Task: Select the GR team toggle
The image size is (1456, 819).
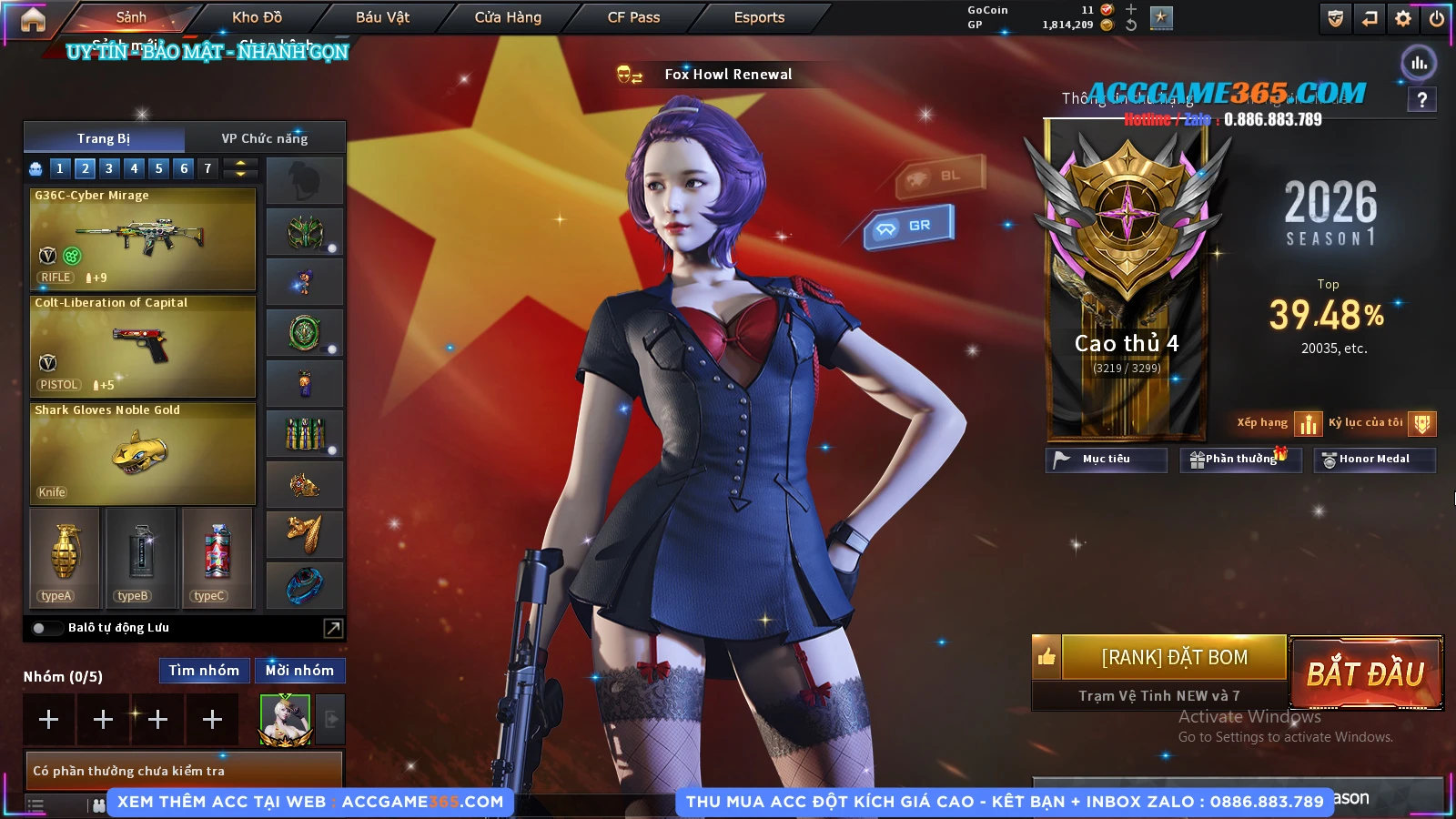Action: click(x=909, y=226)
